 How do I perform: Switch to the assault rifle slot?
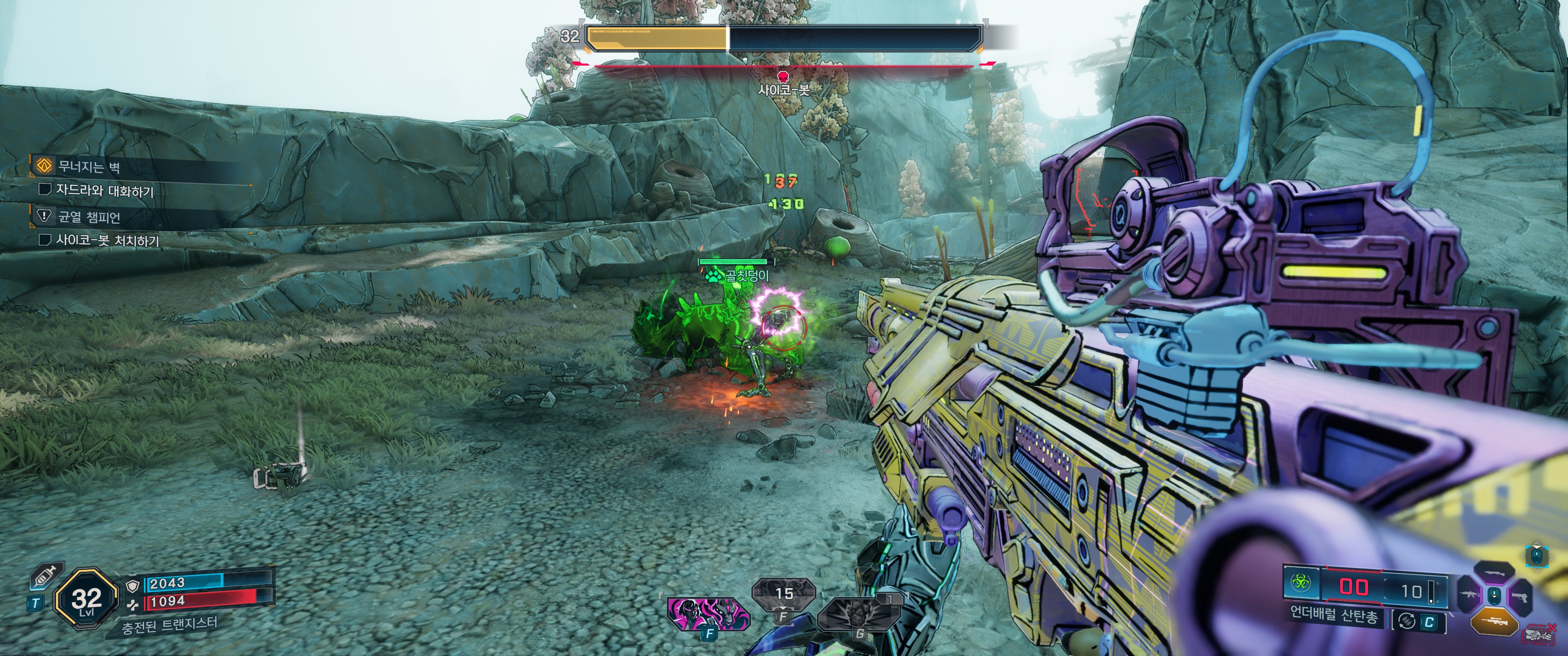tap(1469, 595)
